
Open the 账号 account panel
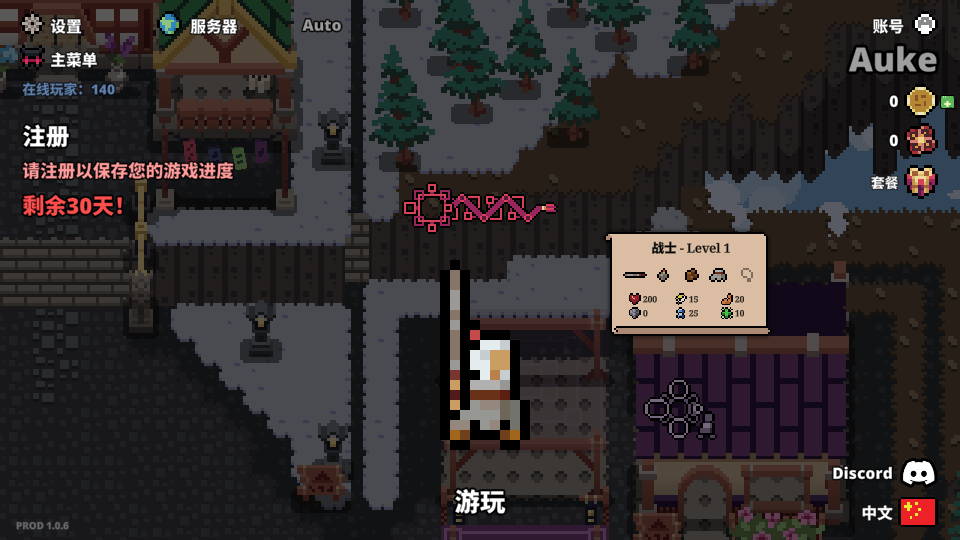(x=904, y=26)
